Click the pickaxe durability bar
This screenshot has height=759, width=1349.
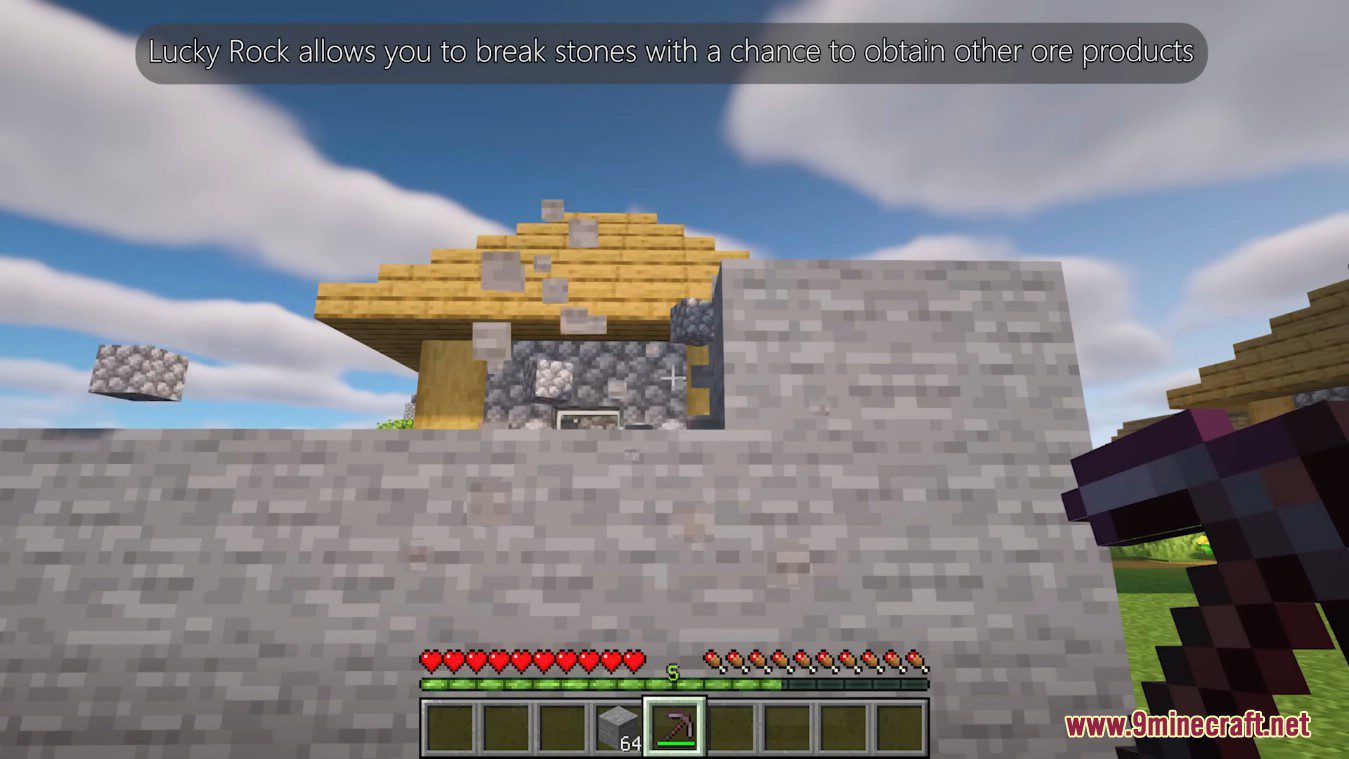676,745
